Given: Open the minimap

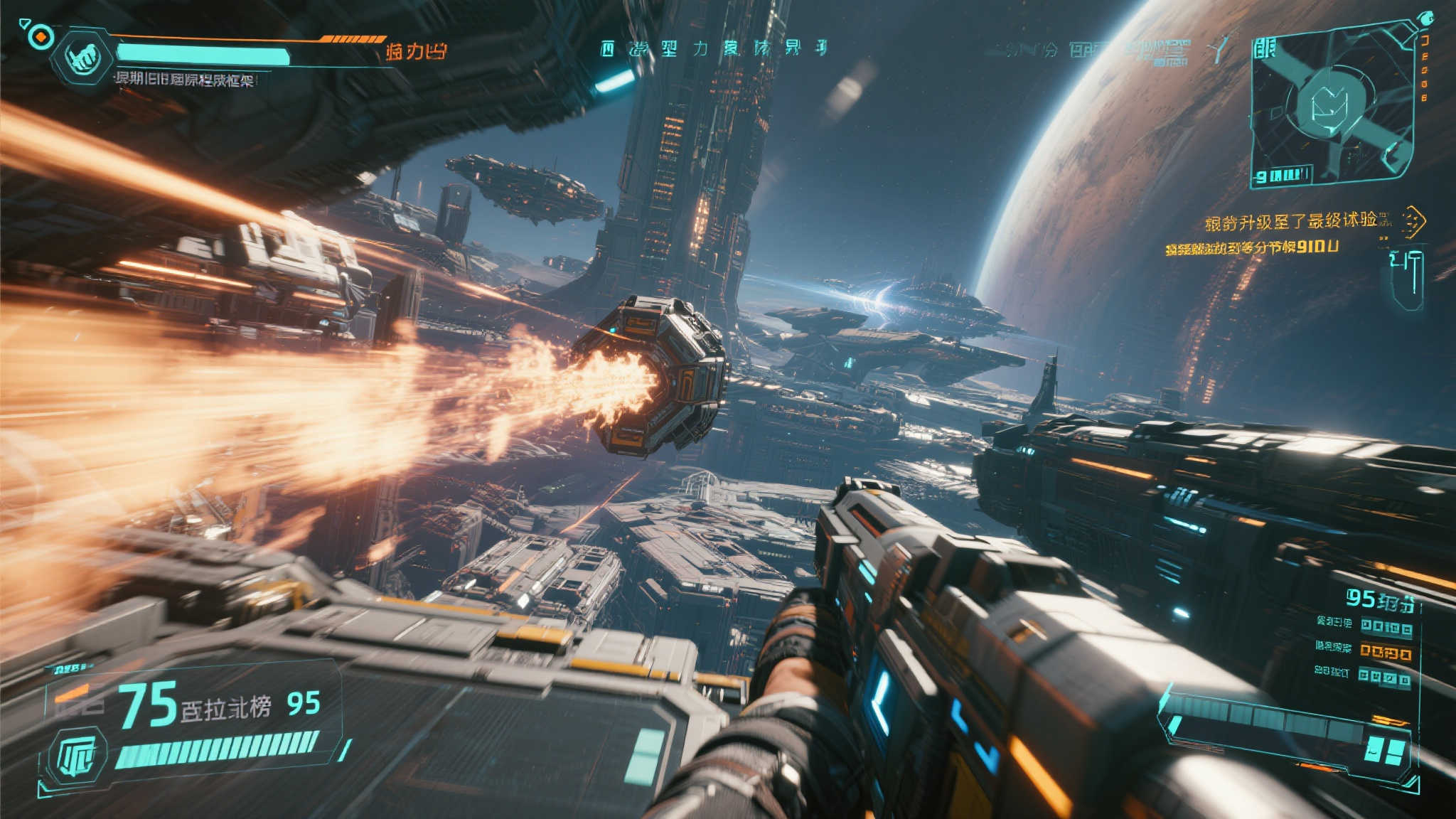Looking at the screenshot, I should point(1331,107).
